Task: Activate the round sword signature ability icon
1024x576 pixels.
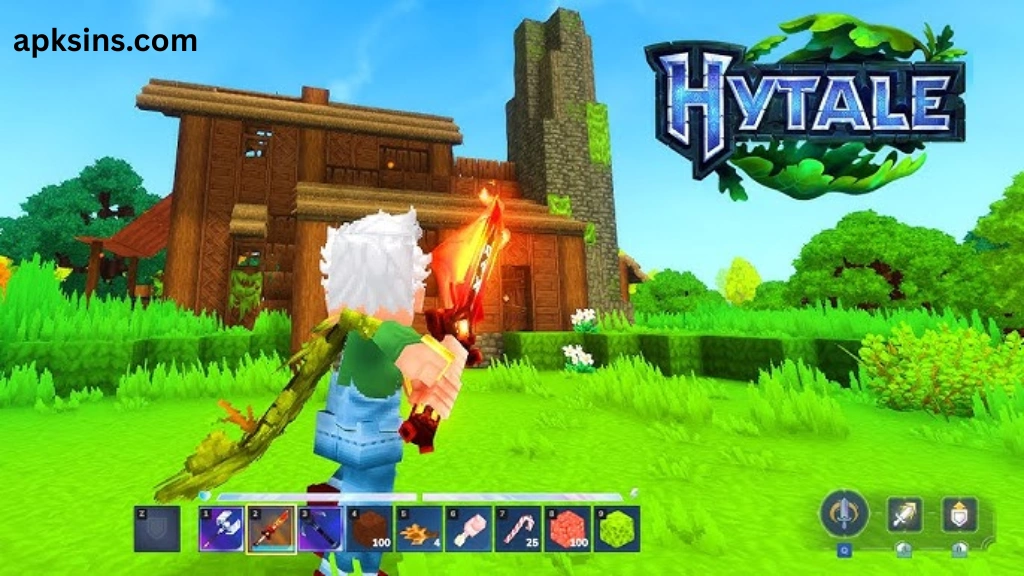Action: [842, 514]
